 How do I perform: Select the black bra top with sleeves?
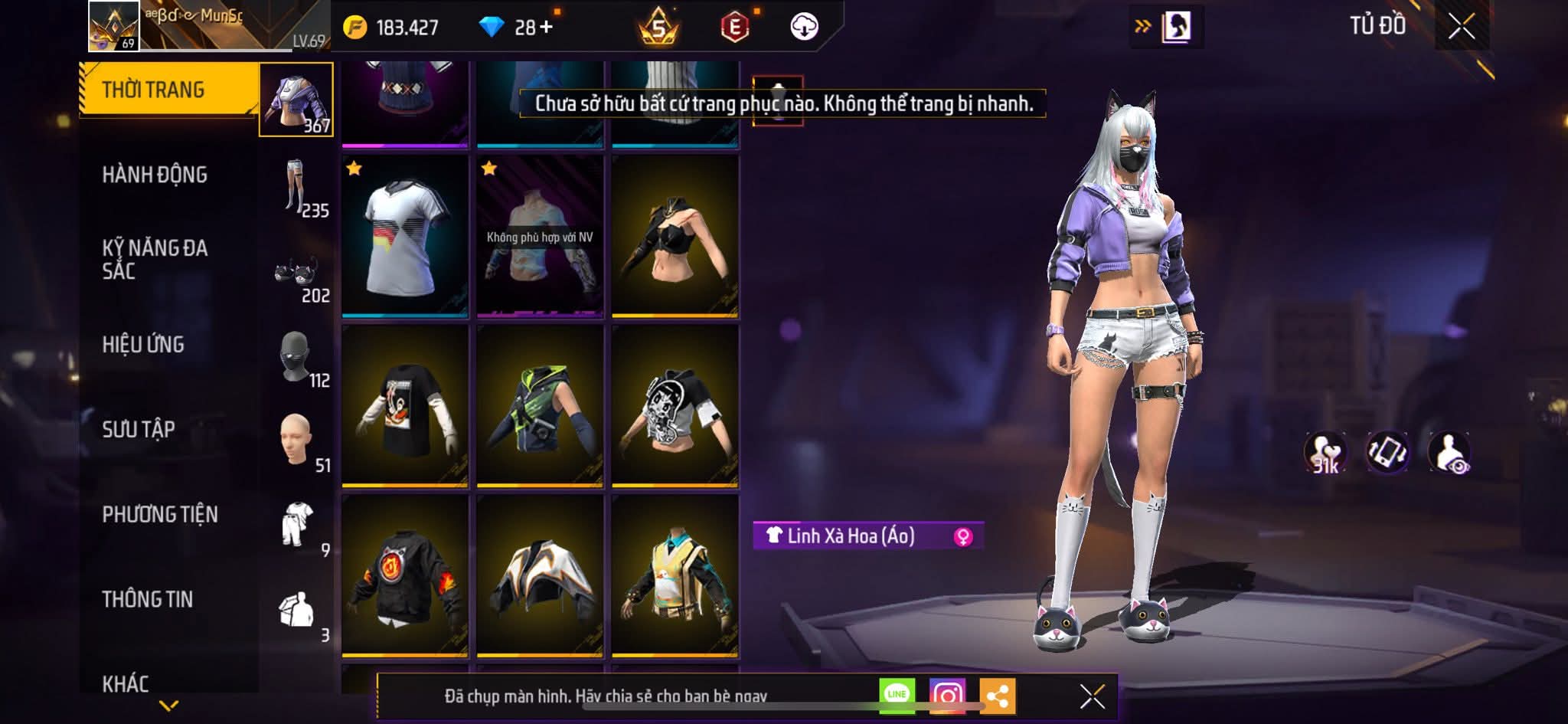coord(675,237)
